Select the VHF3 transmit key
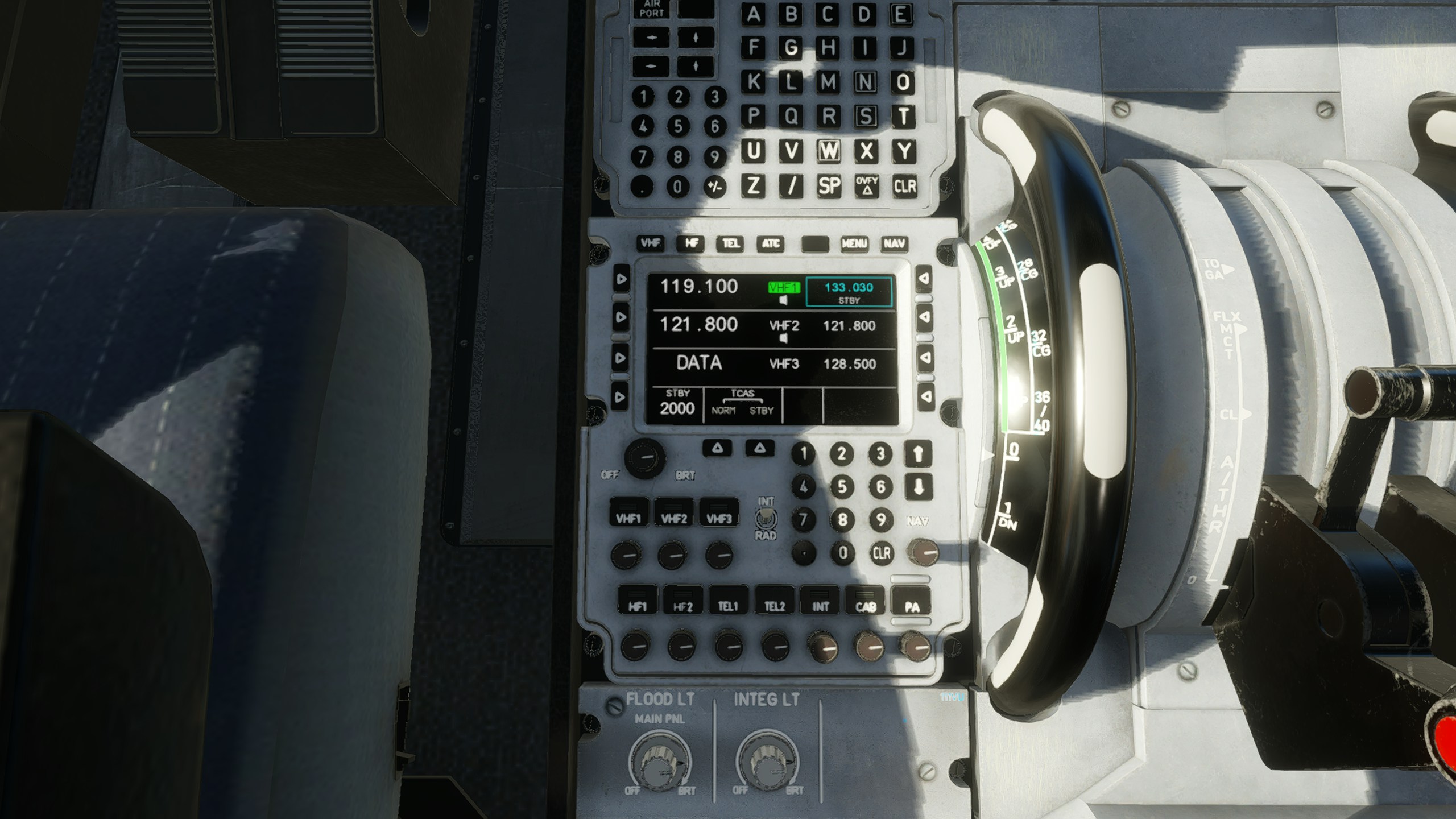Viewport: 1456px width, 819px height. point(719,514)
